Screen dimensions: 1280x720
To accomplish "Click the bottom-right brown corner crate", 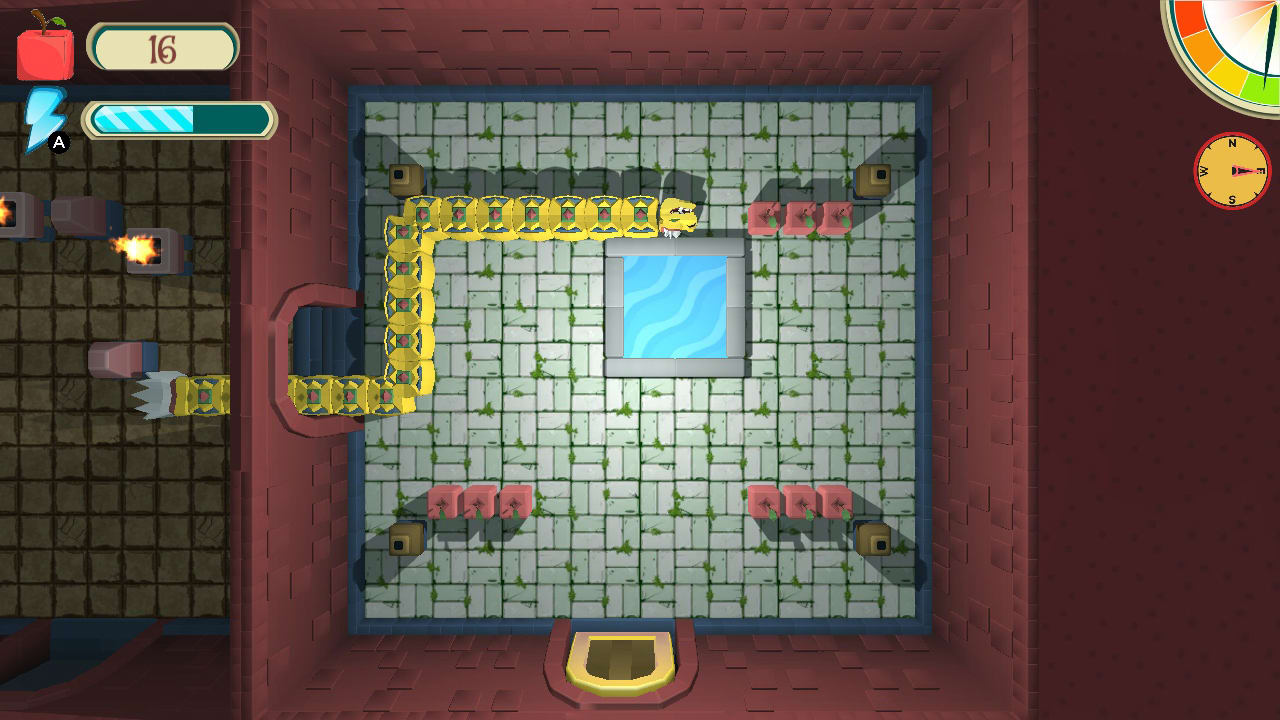I will pos(875,540).
